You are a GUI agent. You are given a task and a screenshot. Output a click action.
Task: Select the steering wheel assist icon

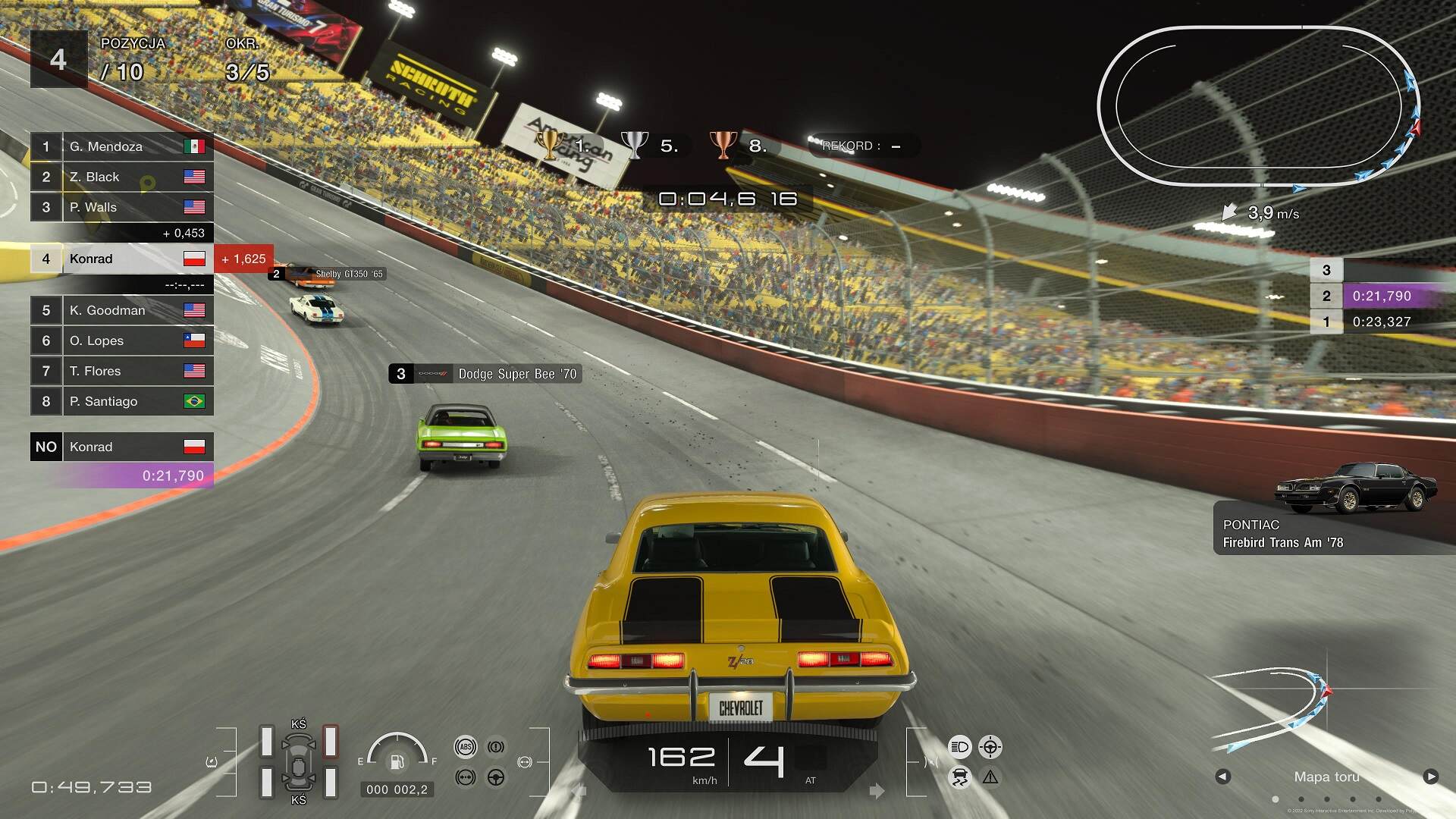point(496,777)
